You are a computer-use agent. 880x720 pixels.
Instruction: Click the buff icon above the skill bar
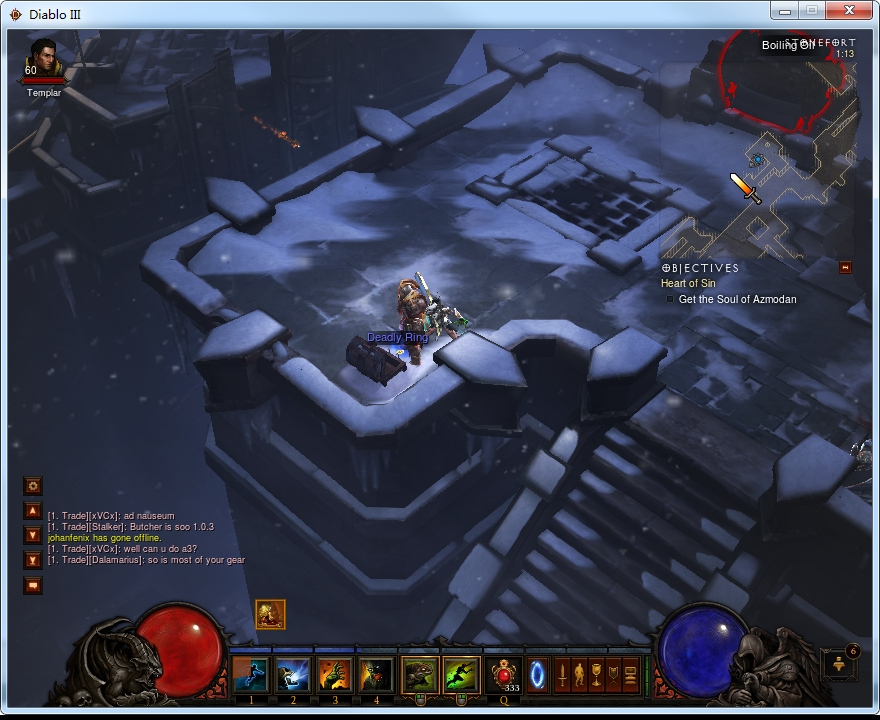[x=270, y=614]
